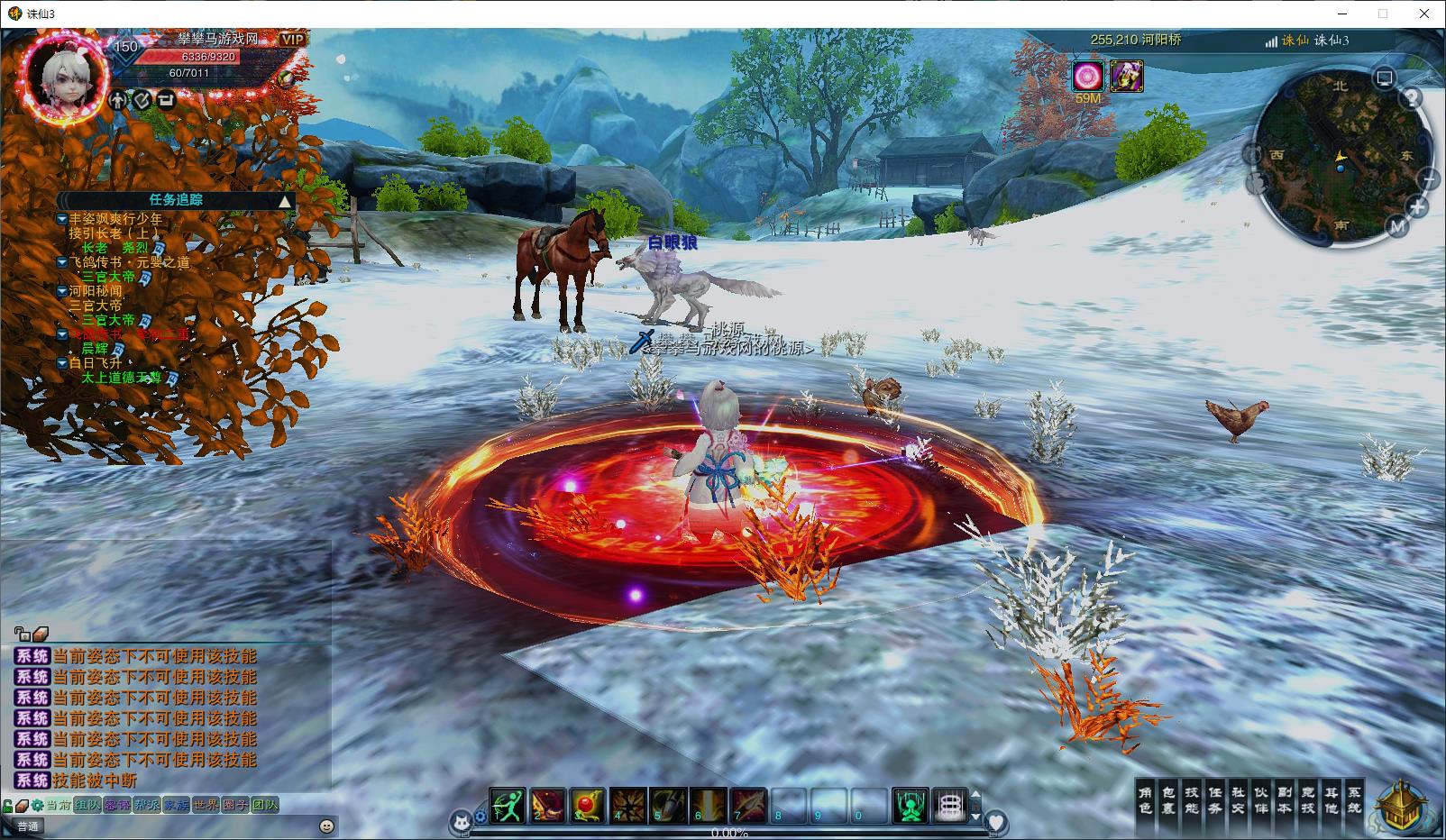
Task: Select the 三官大帝 link under 河阳秘闻
Action: pos(108,320)
